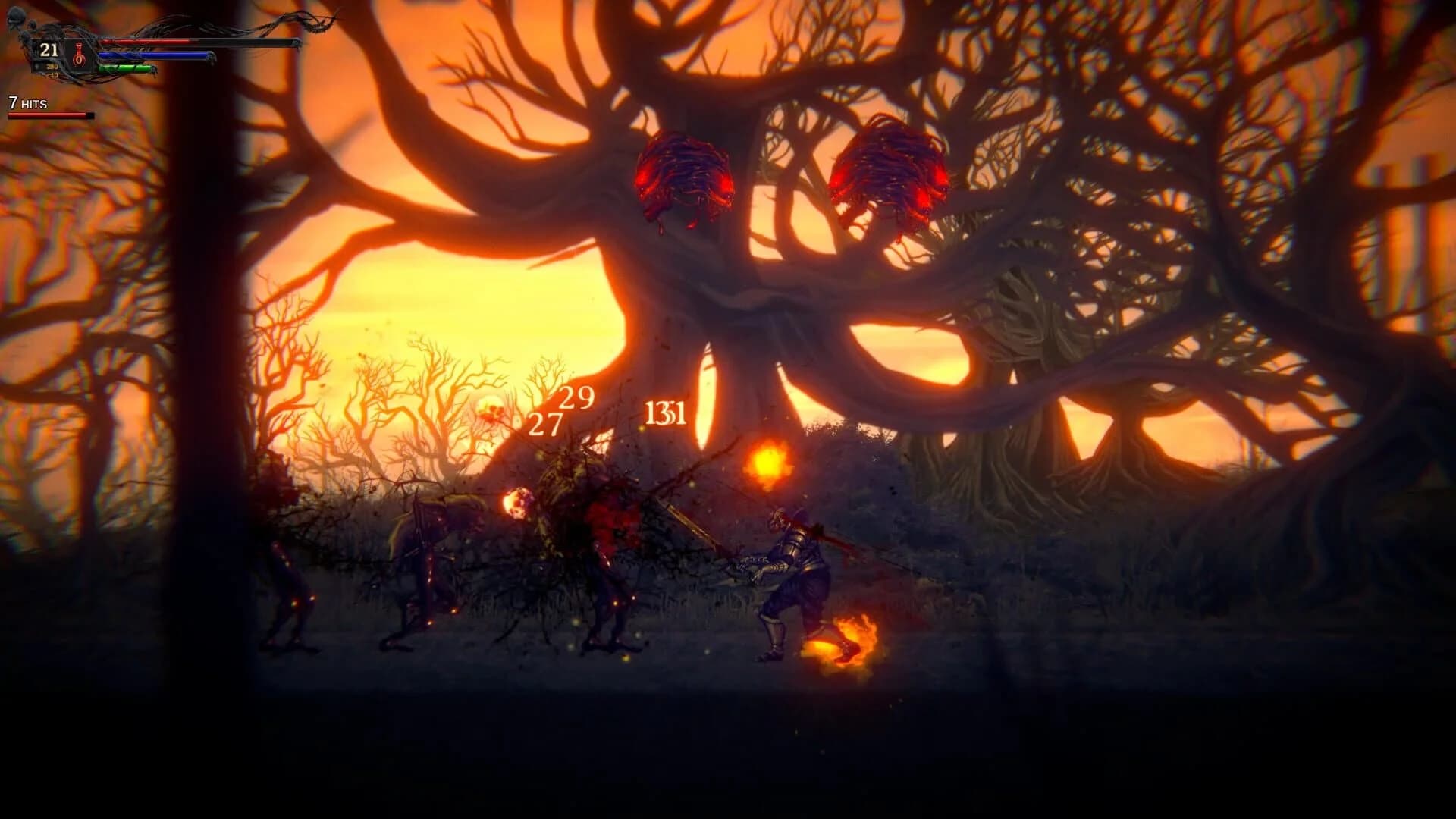Click the 7 HITS combo counter

coord(28,102)
